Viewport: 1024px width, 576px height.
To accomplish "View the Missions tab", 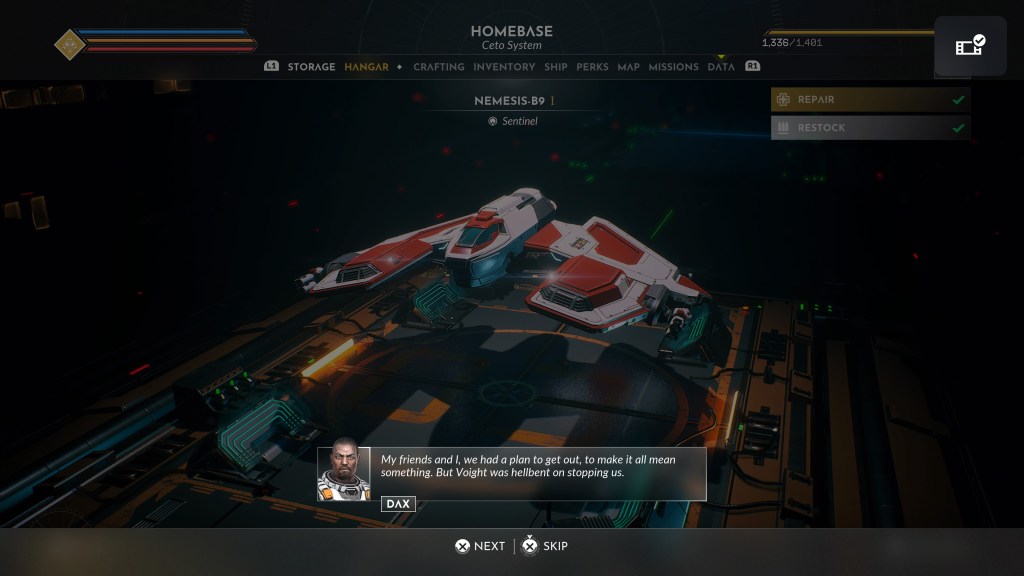I will point(673,67).
